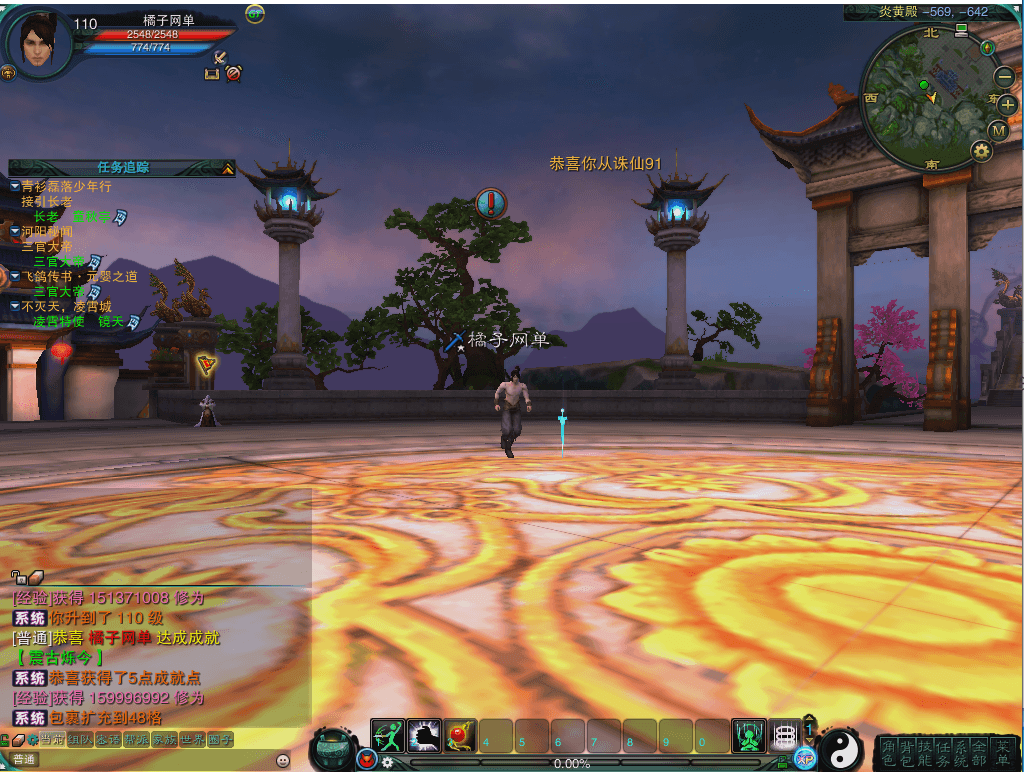Click the blue XP orb icon
Image resolution: width=1024 pixels, height=772 pixels.
tap(804, 758)
